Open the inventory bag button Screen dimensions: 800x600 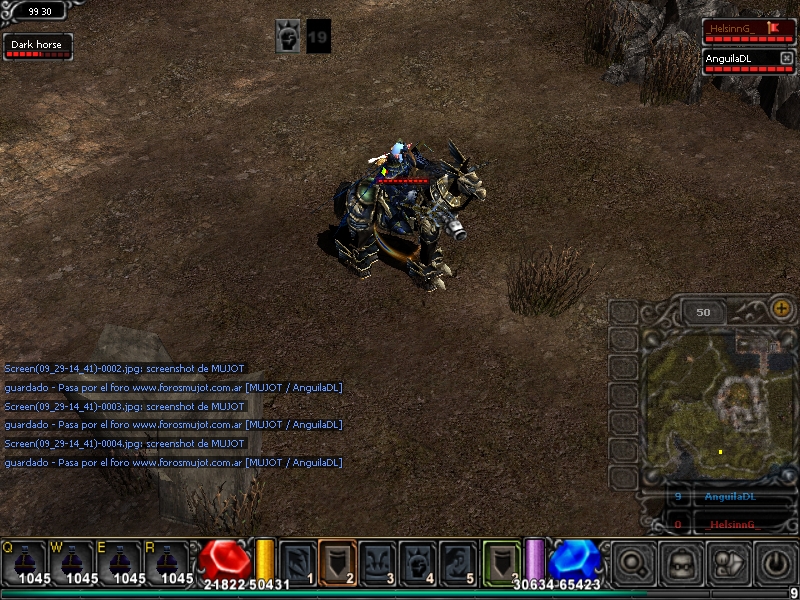click(730, 563)
